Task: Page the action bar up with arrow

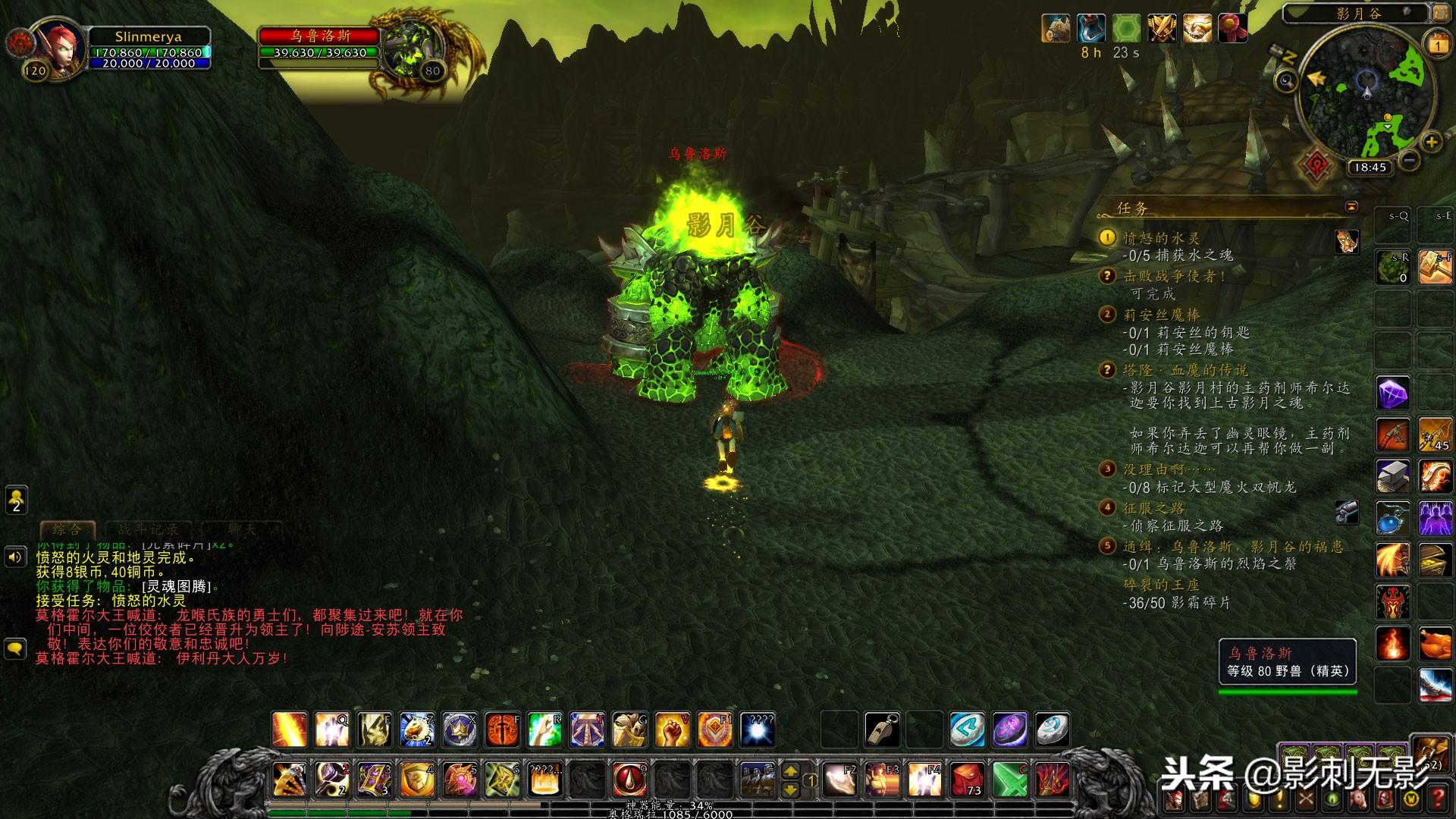Action: pos(790,770)
